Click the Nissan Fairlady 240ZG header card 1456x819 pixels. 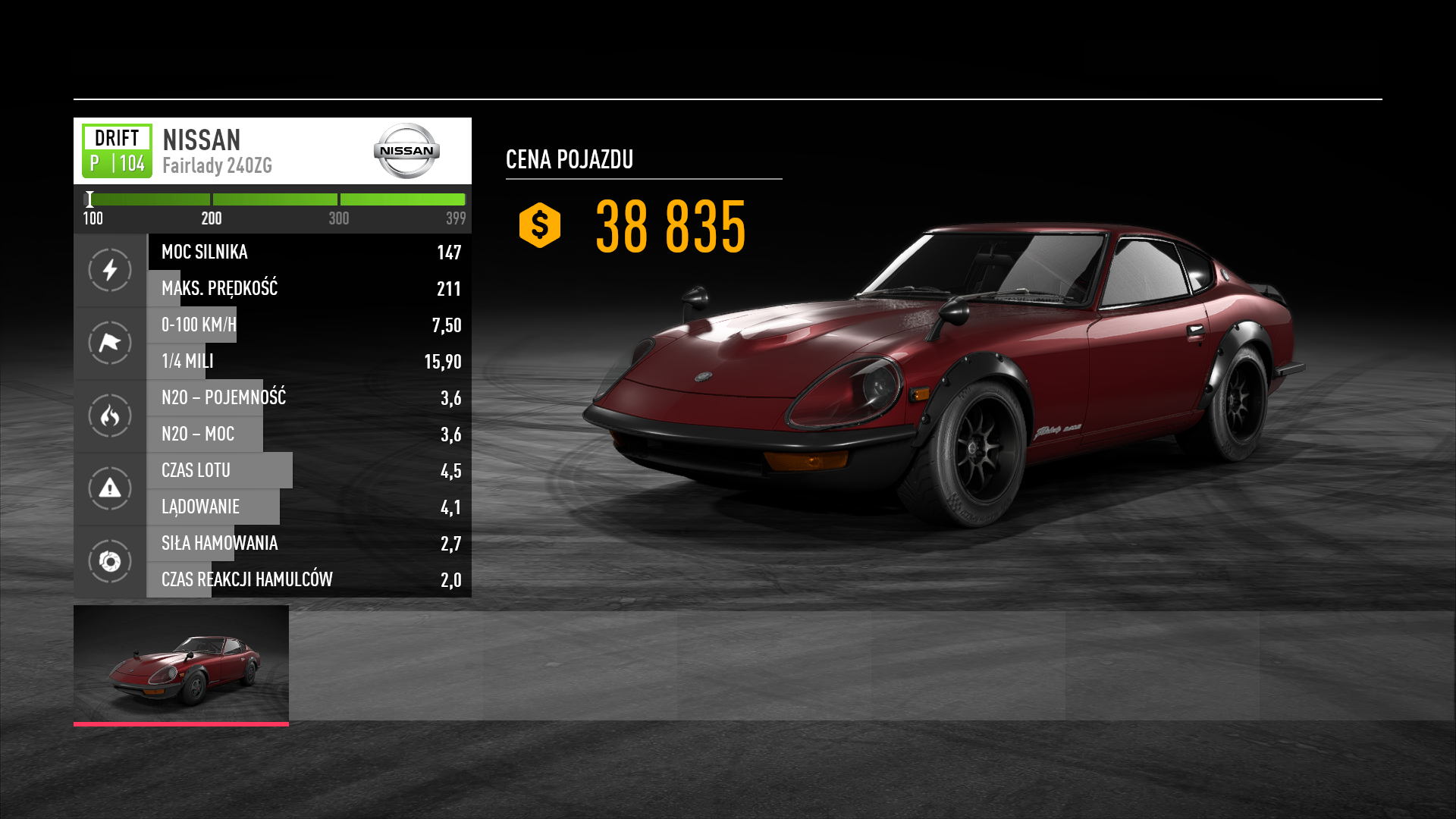click(272, 151)
